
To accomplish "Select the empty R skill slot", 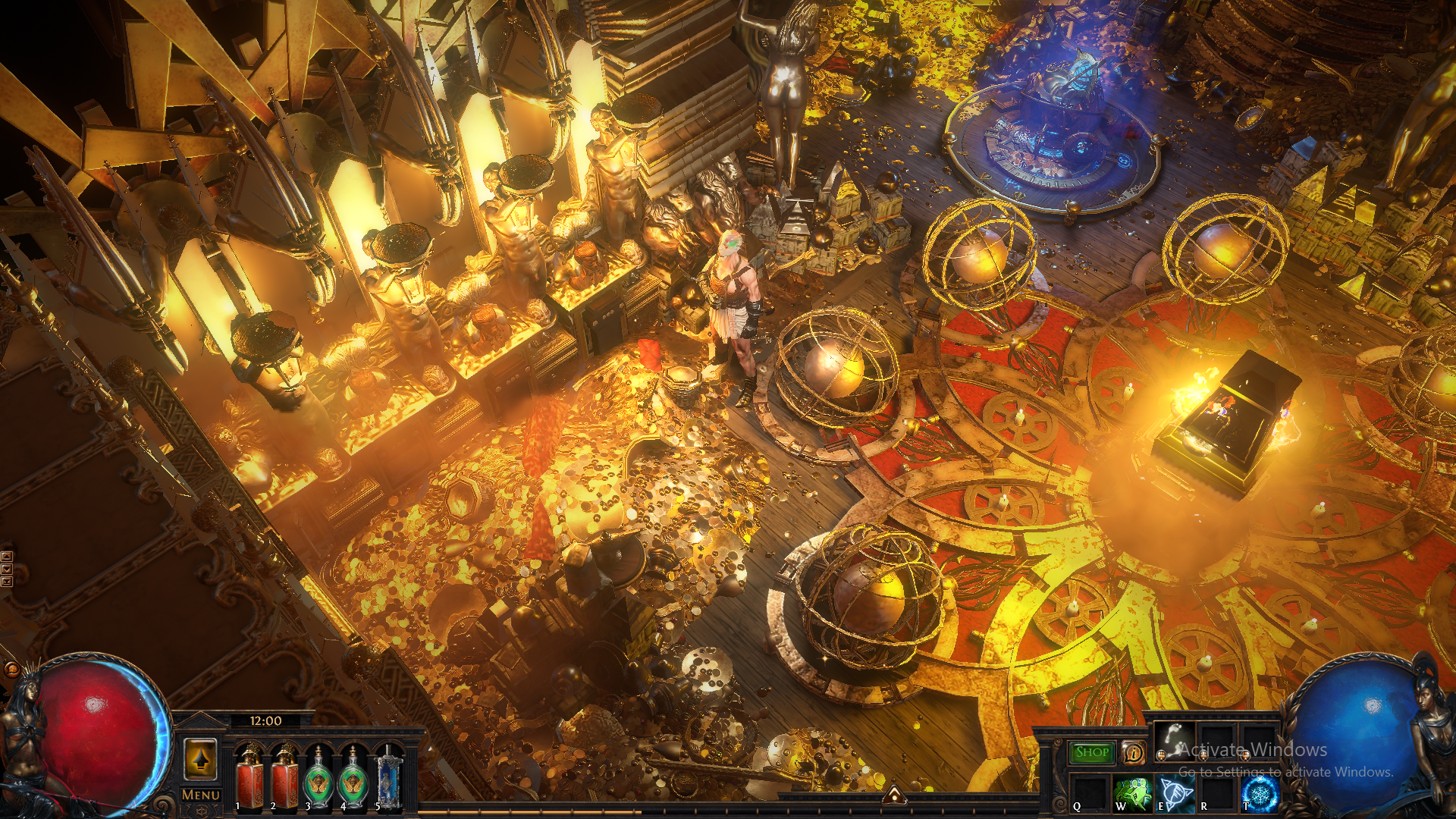I will [1217, 793].
